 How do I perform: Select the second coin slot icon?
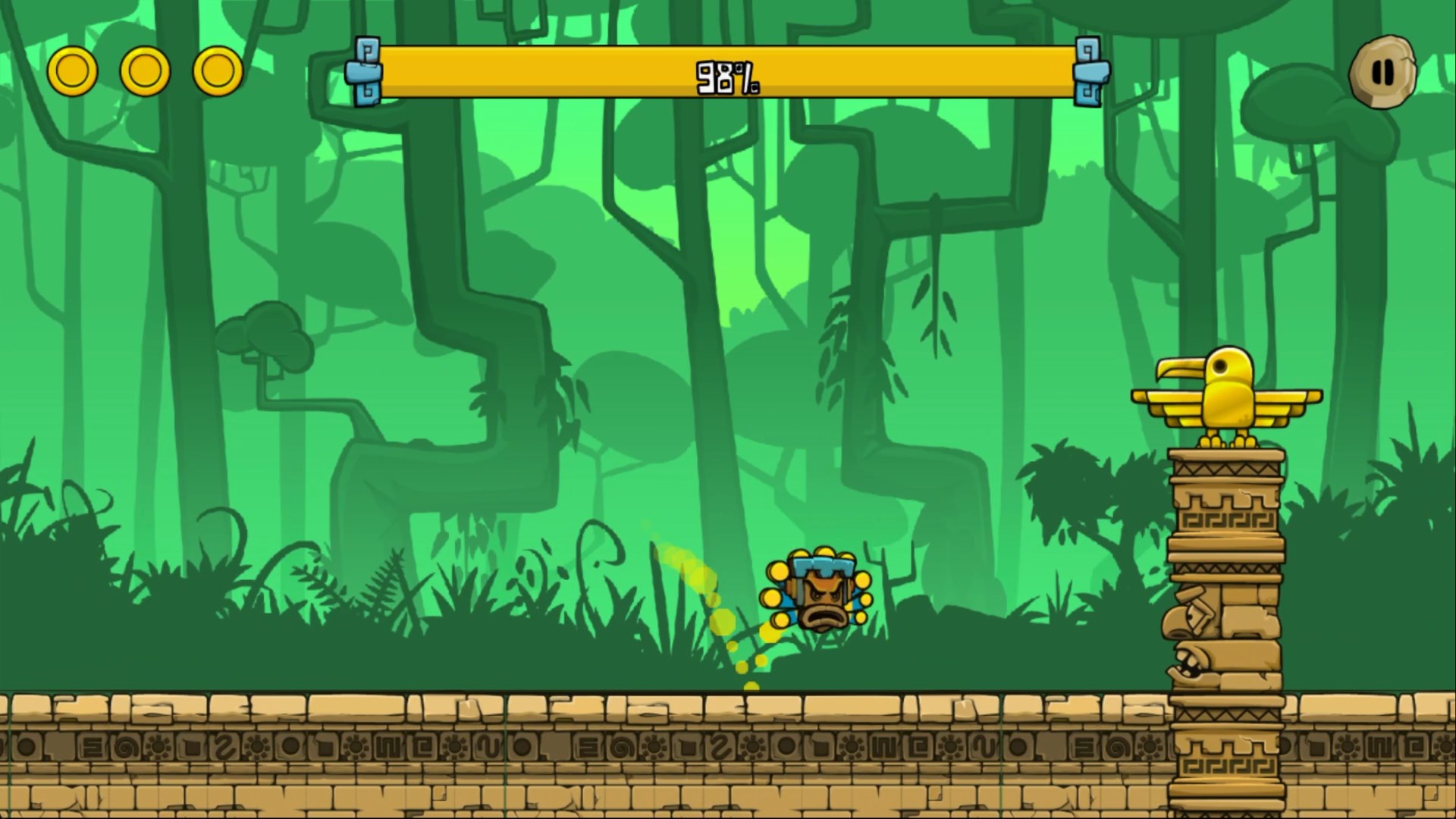click(145, 71)
